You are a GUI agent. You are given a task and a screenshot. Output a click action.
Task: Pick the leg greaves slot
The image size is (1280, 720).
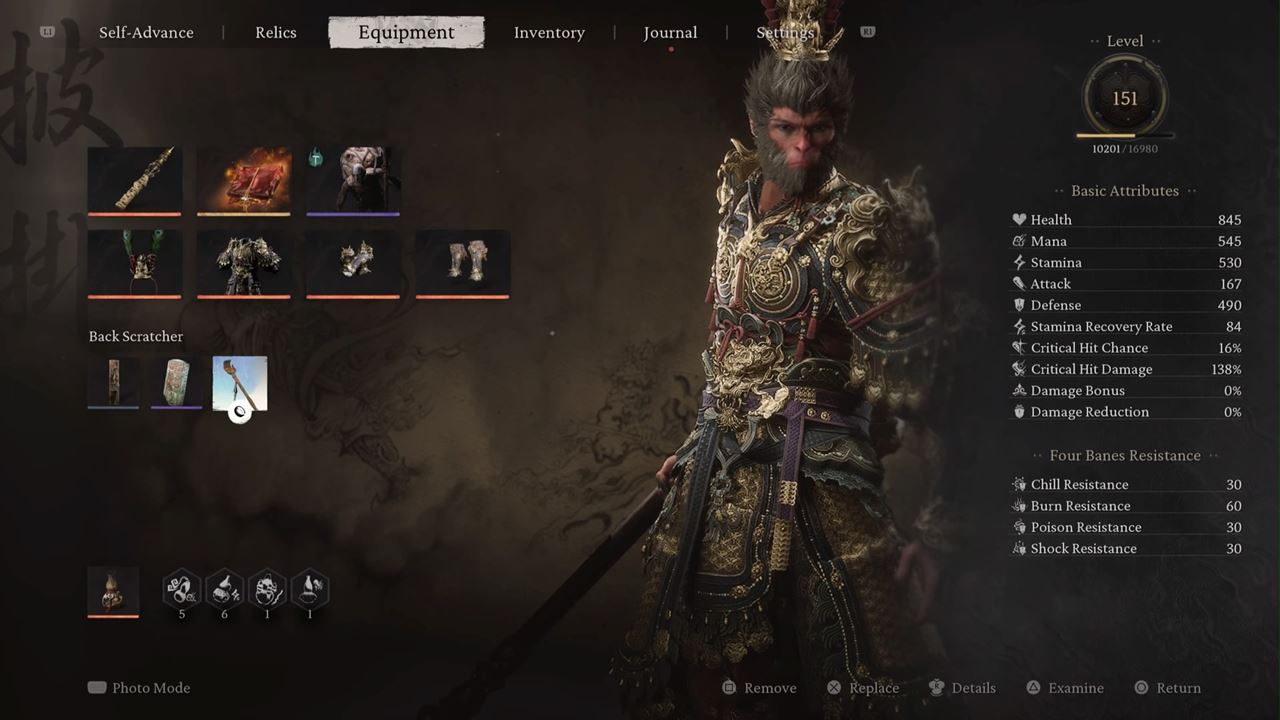[462, 263]
